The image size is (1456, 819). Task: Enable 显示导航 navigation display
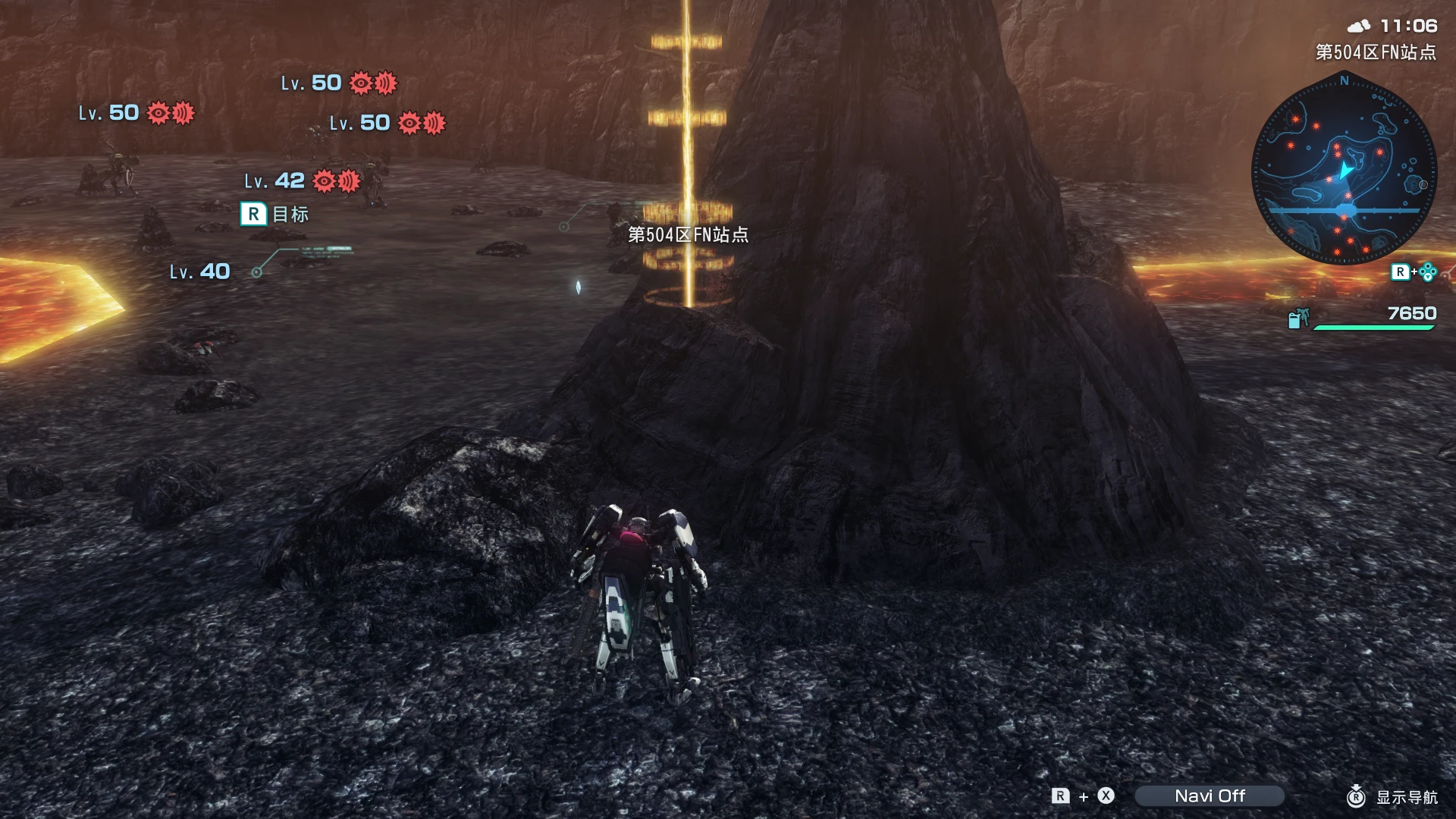1407,796
